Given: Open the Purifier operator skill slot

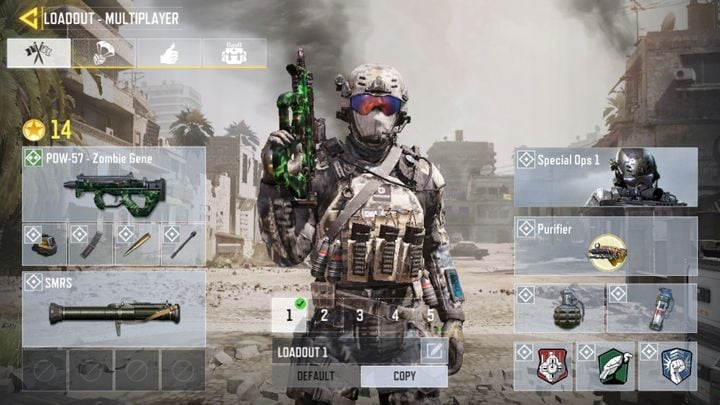Looking at the screenshot, I should coord(606,246).
